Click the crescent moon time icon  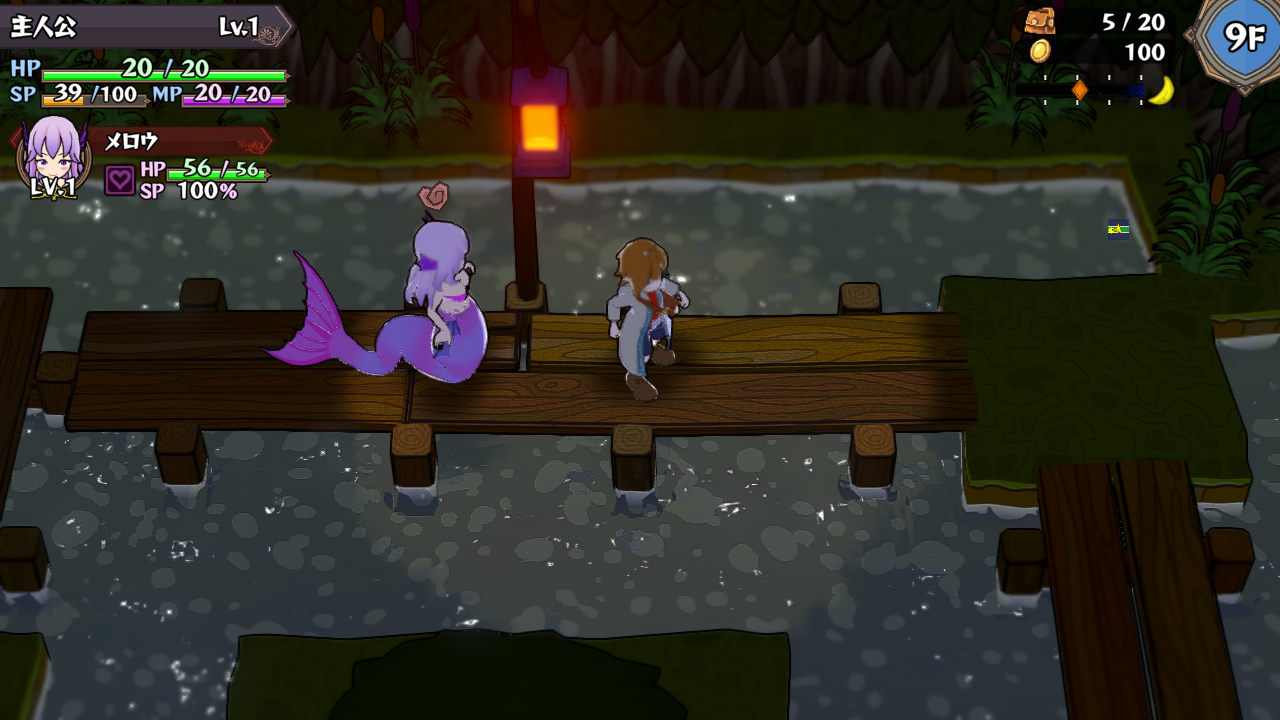point(1160,90)
